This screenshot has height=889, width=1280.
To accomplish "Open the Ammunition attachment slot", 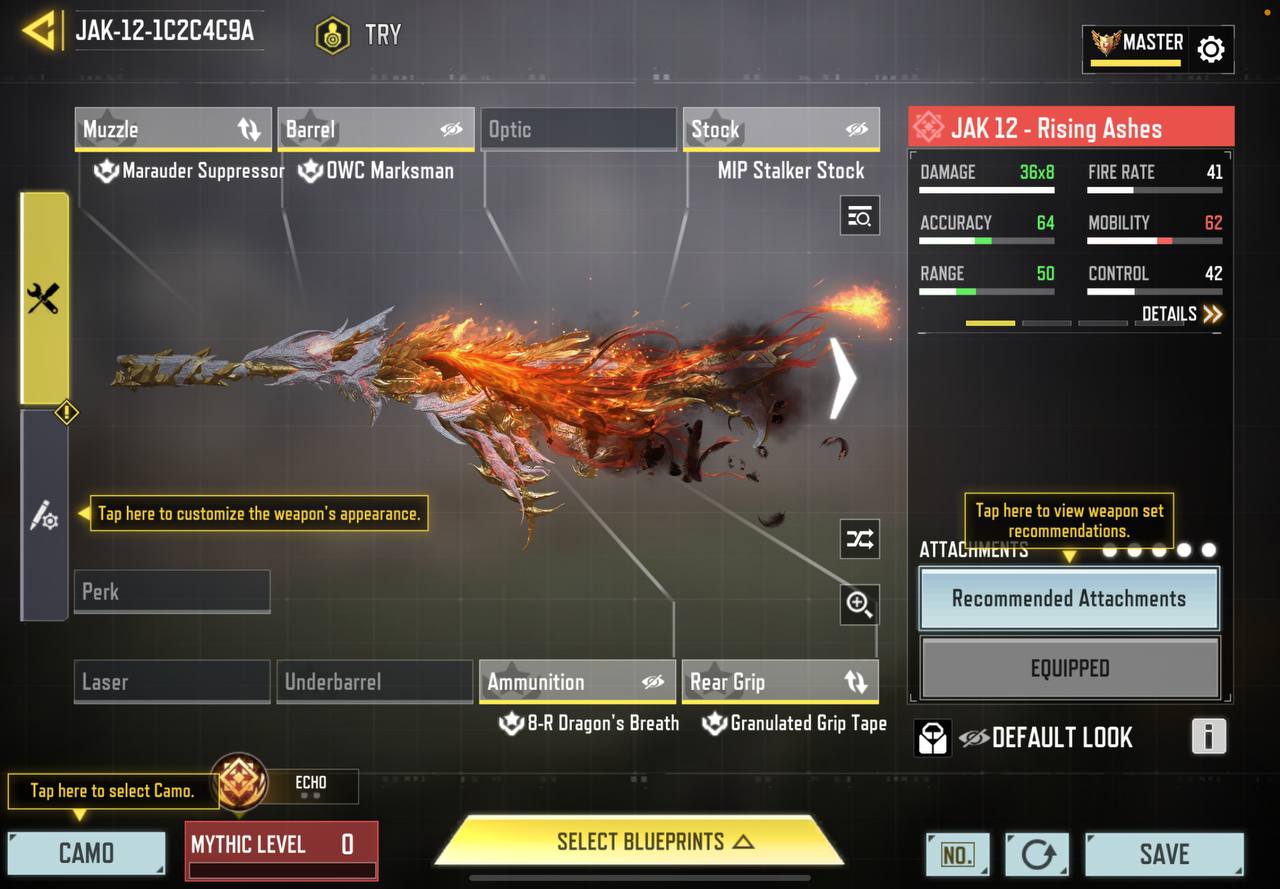I will click(x=576, y=682).
